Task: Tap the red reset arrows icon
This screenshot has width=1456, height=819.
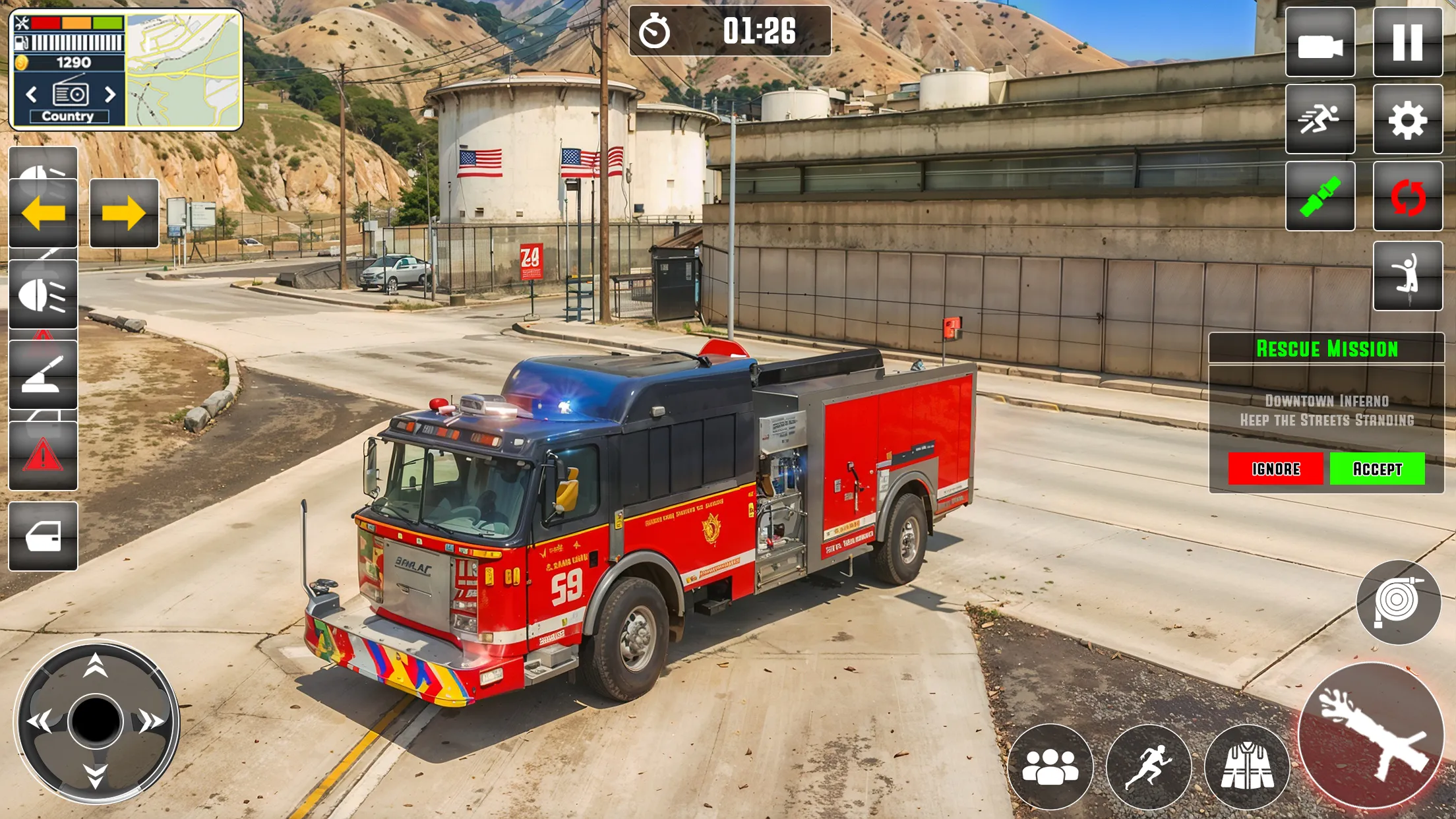Action: 1407,197
